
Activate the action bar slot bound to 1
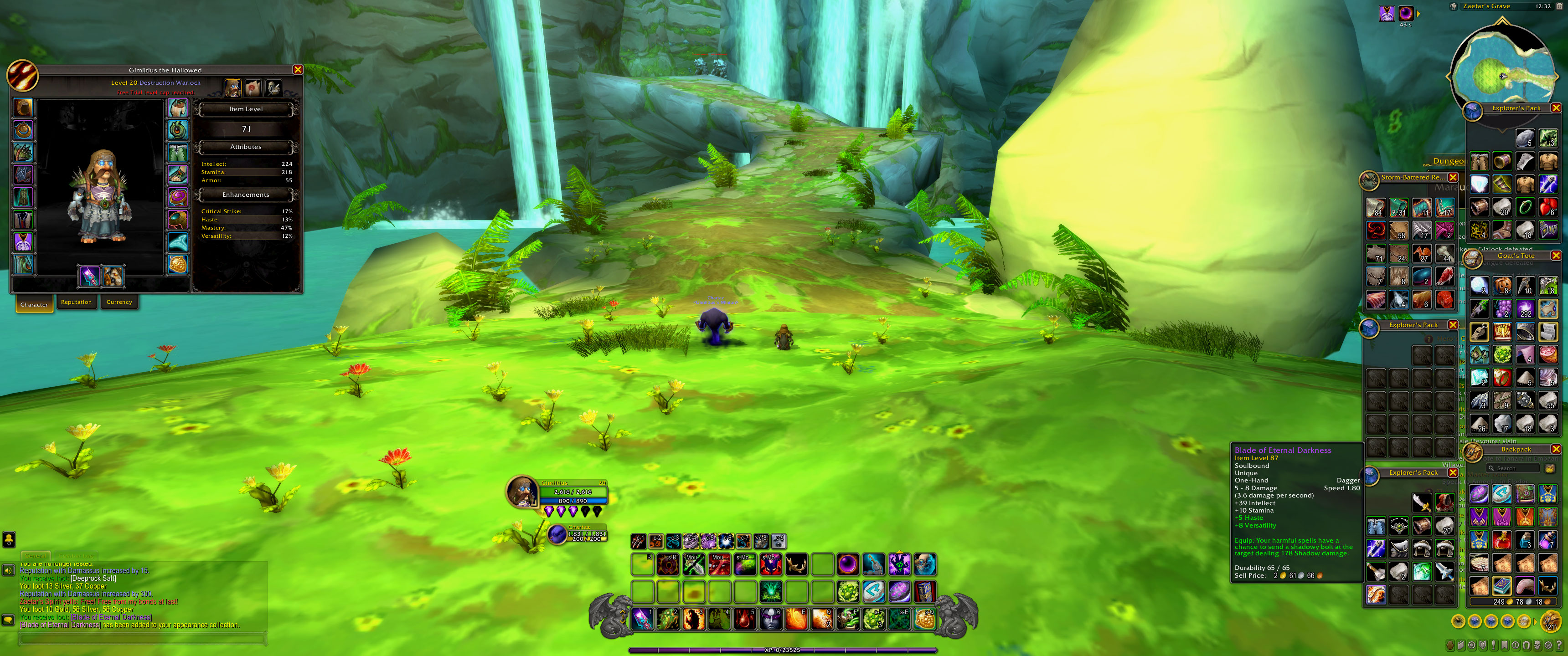pos(642,619)
